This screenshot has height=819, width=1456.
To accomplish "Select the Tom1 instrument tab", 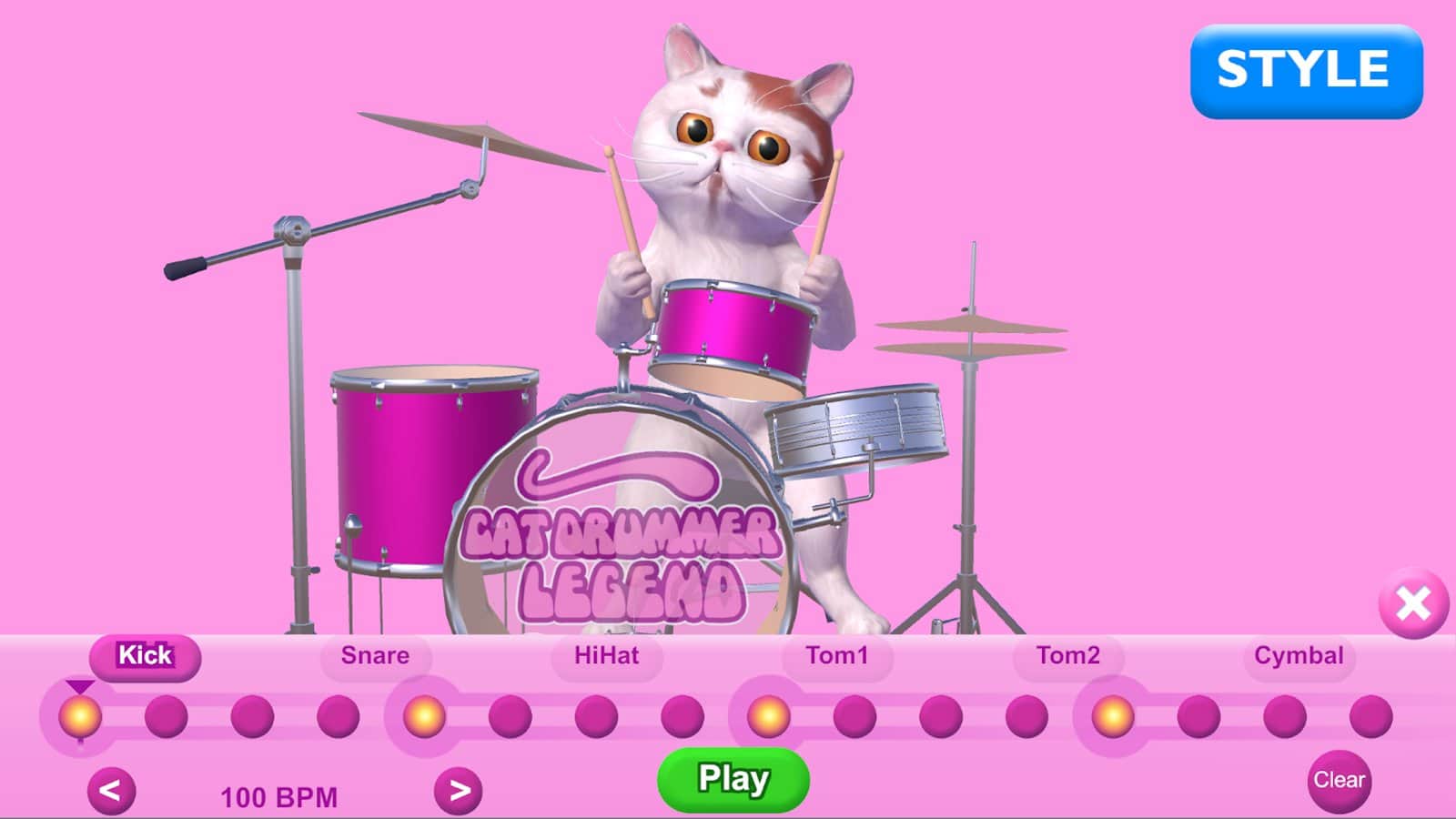I will coord(837,654).
